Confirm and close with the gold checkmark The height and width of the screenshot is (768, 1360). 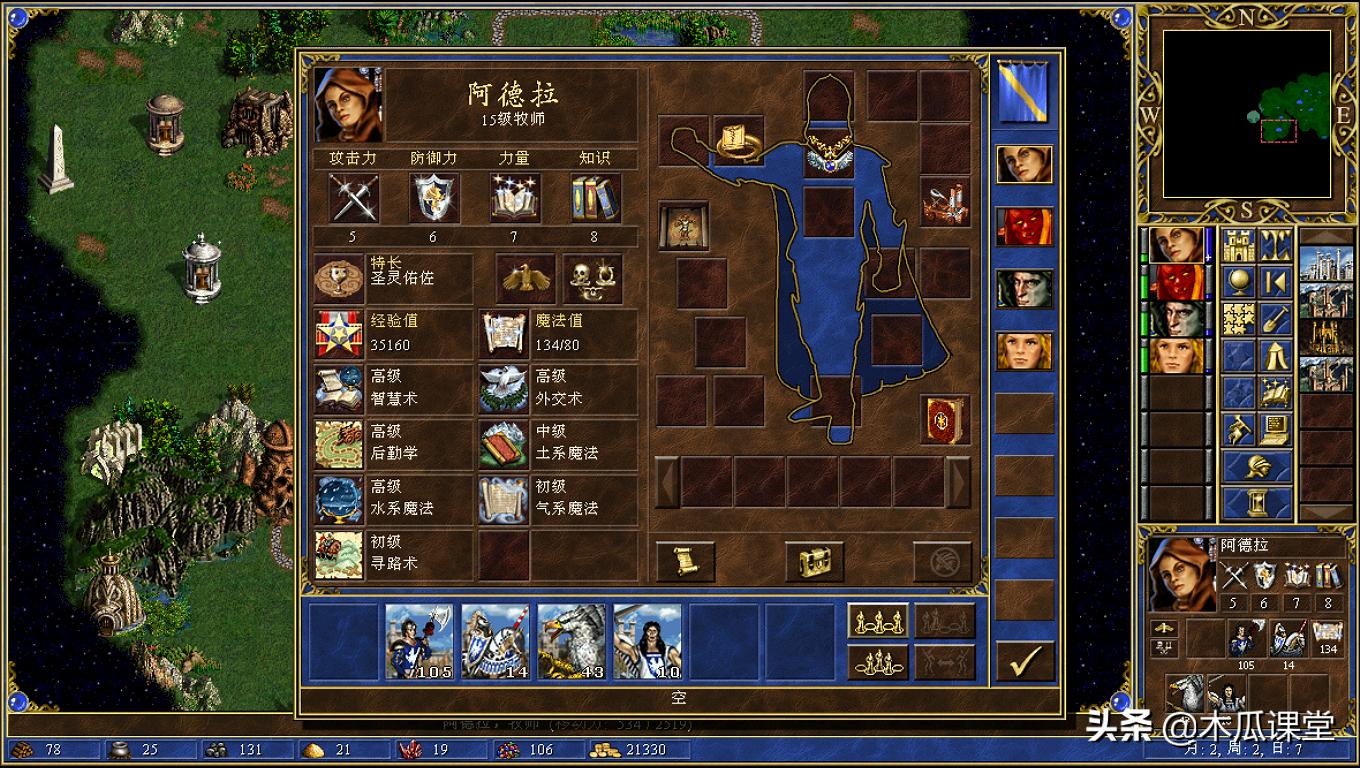(x=1025, y=660)
